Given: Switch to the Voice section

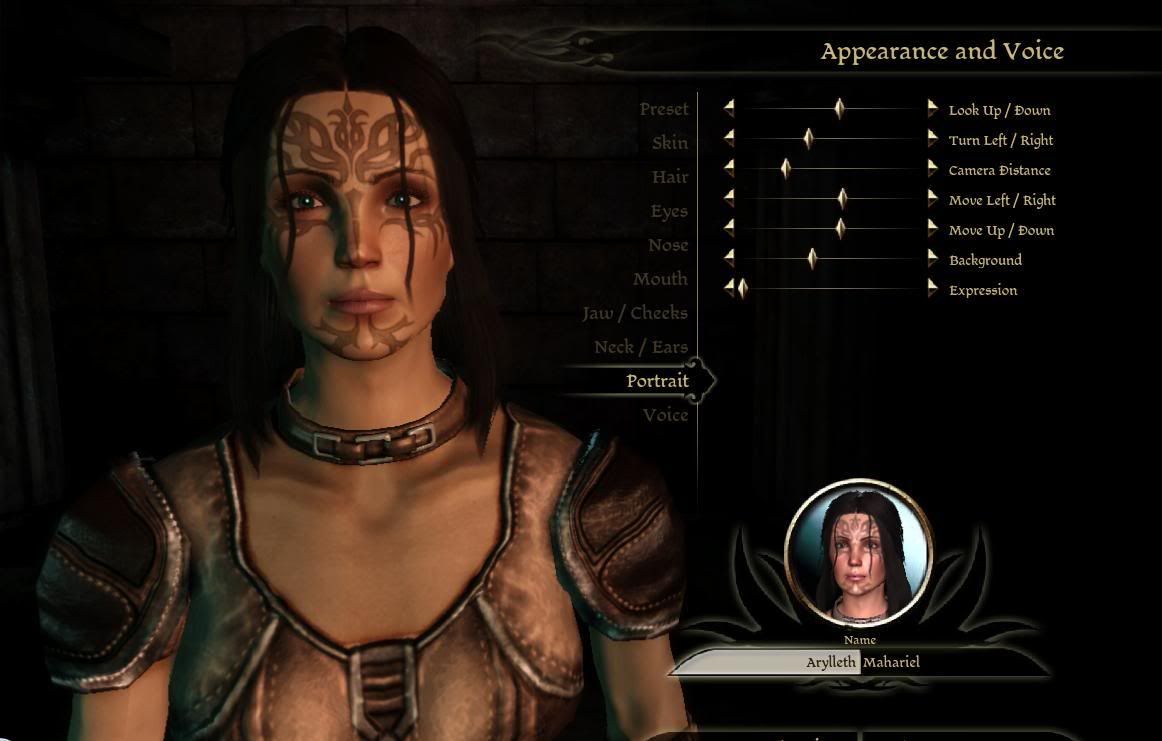Looking at the screenshot, I should (665, 415).
